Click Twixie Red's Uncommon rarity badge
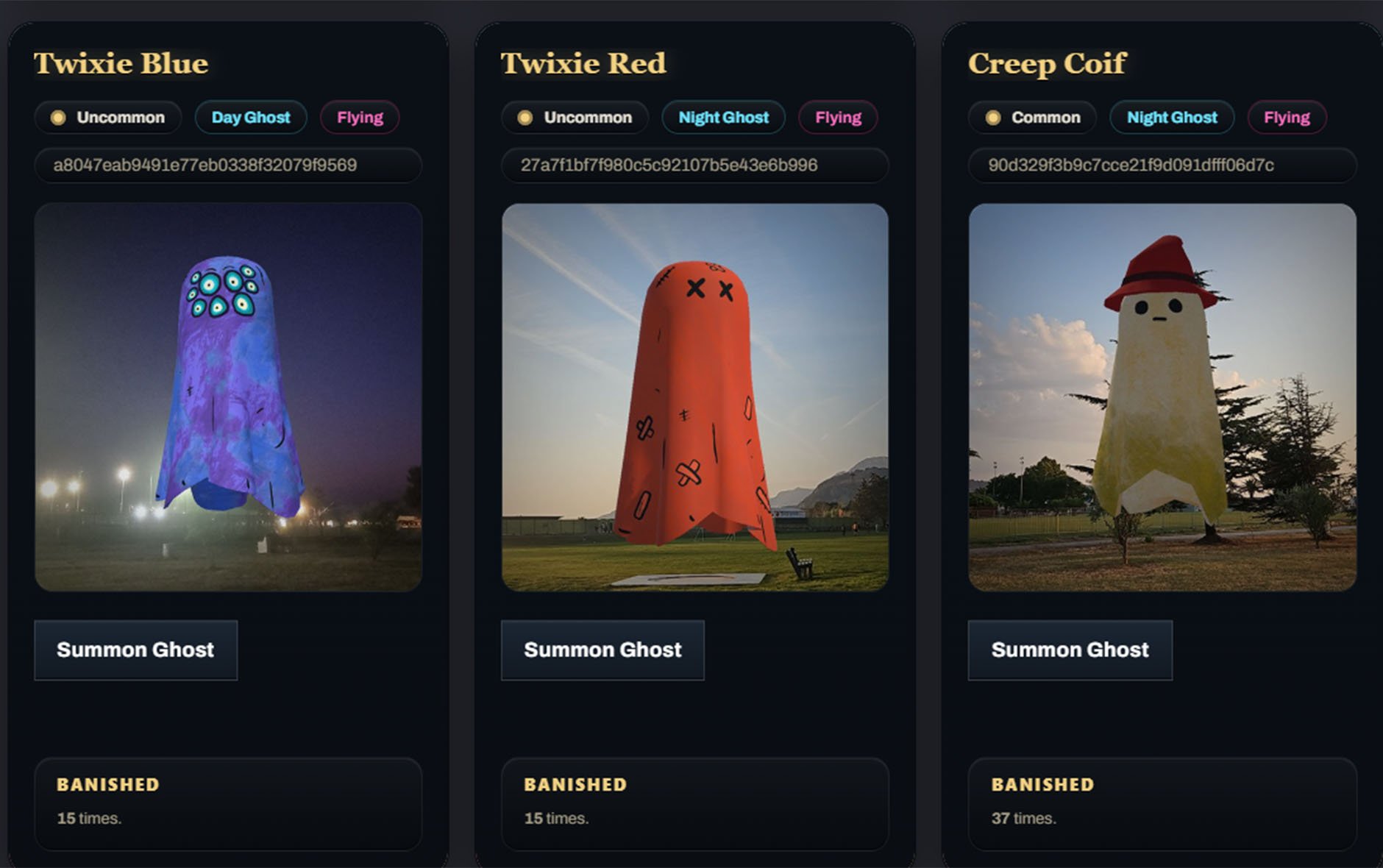The width and height of the screenshot is (1383, 868). [x=575, y=118]
